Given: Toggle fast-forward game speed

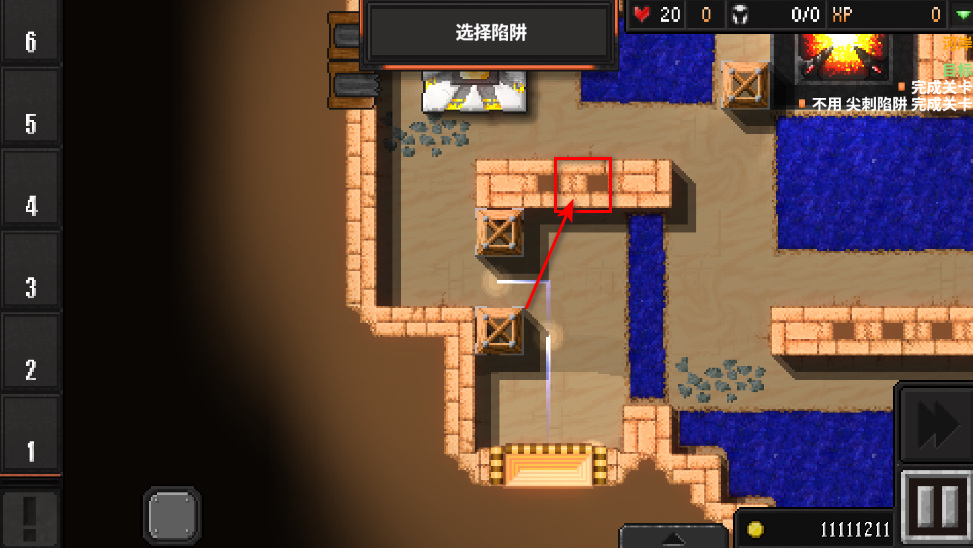Looking at the screenshot, I should coord(935,424).
